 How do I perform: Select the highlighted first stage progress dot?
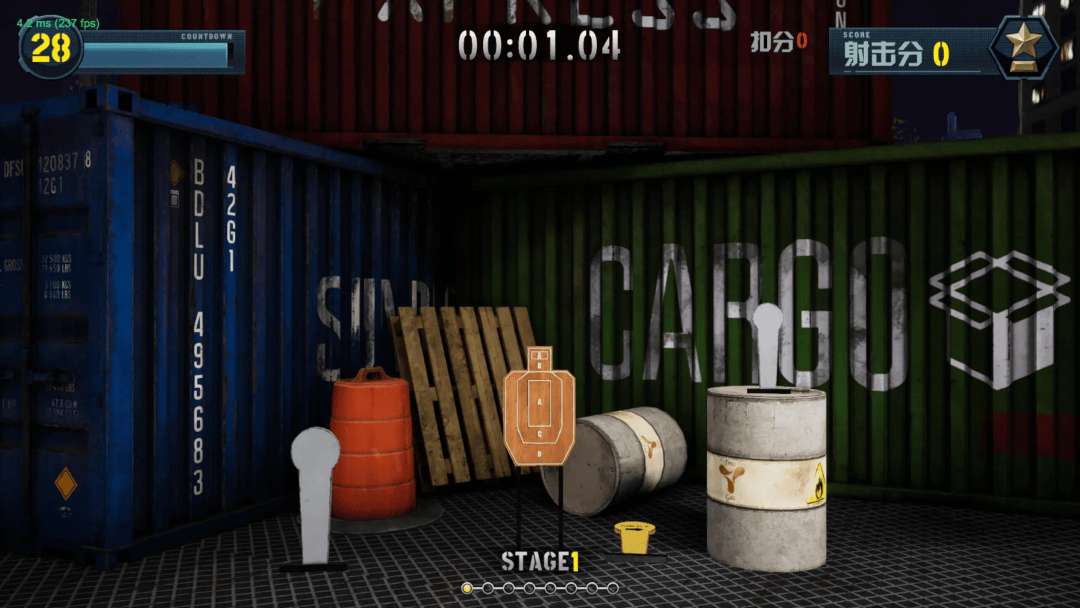(x=467, y=588)
